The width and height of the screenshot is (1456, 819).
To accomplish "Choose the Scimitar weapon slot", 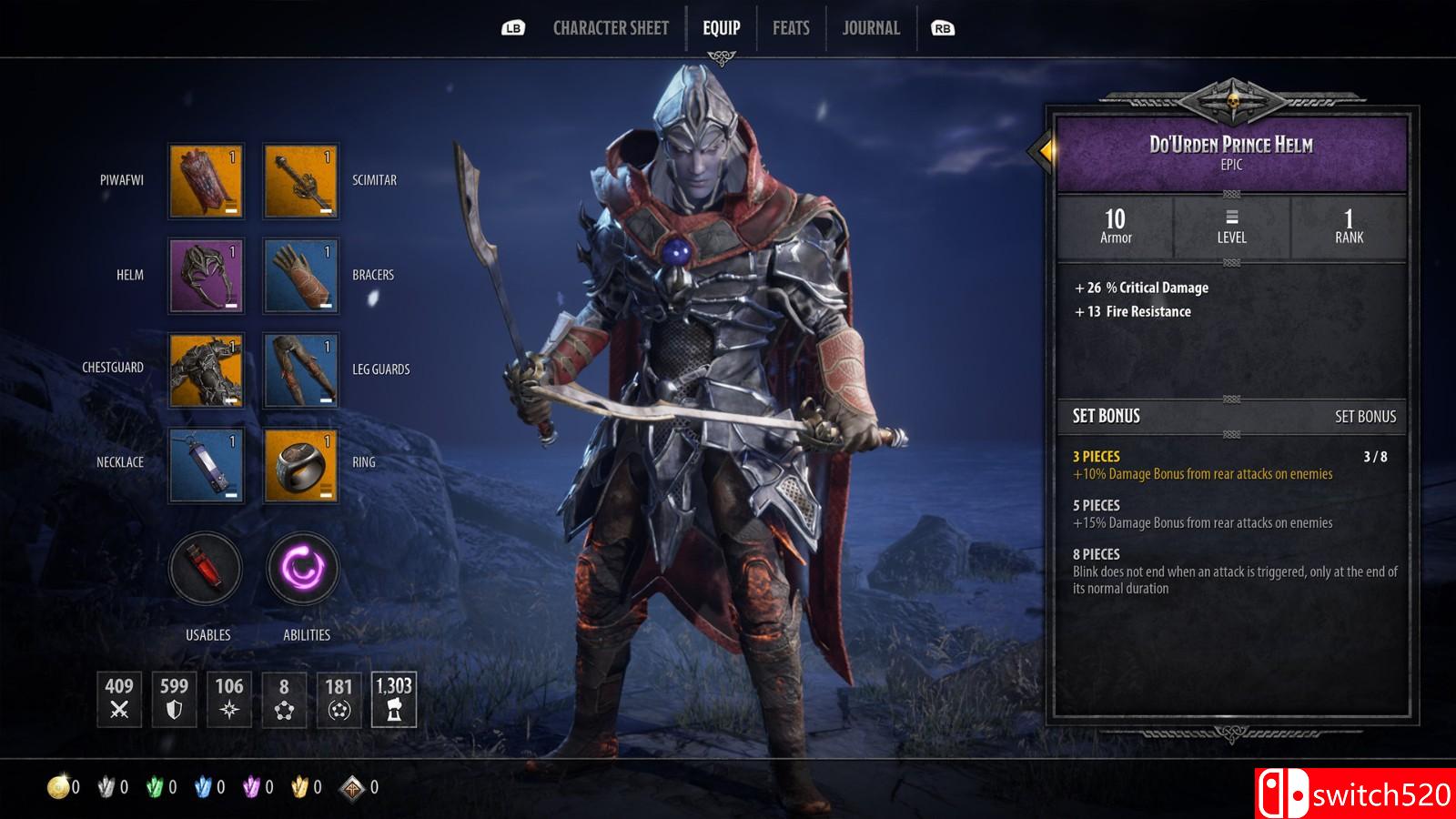I will click(301, 181).
